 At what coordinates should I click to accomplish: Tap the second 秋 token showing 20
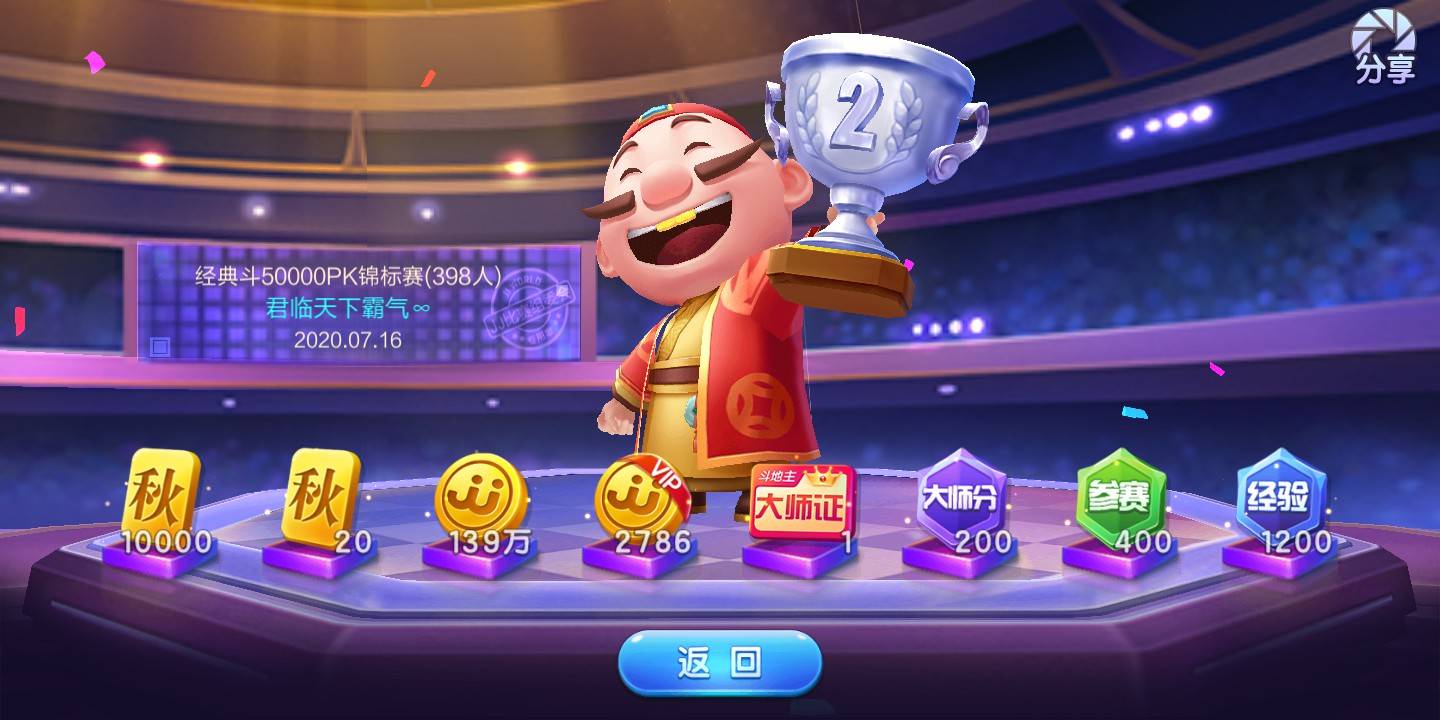click(321, 497)
